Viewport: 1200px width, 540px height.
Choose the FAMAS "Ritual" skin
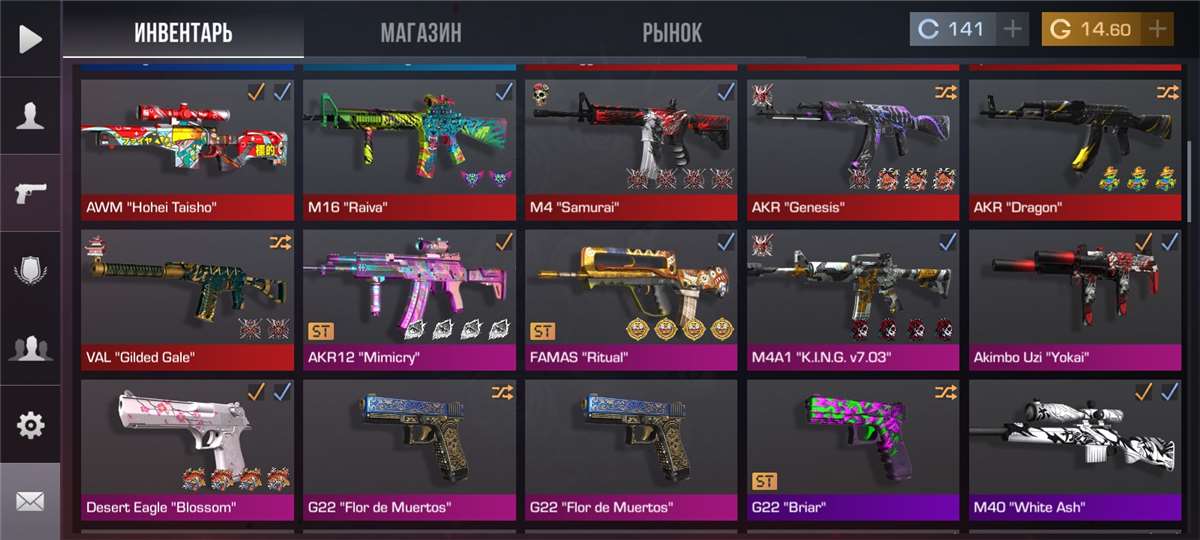631,300
